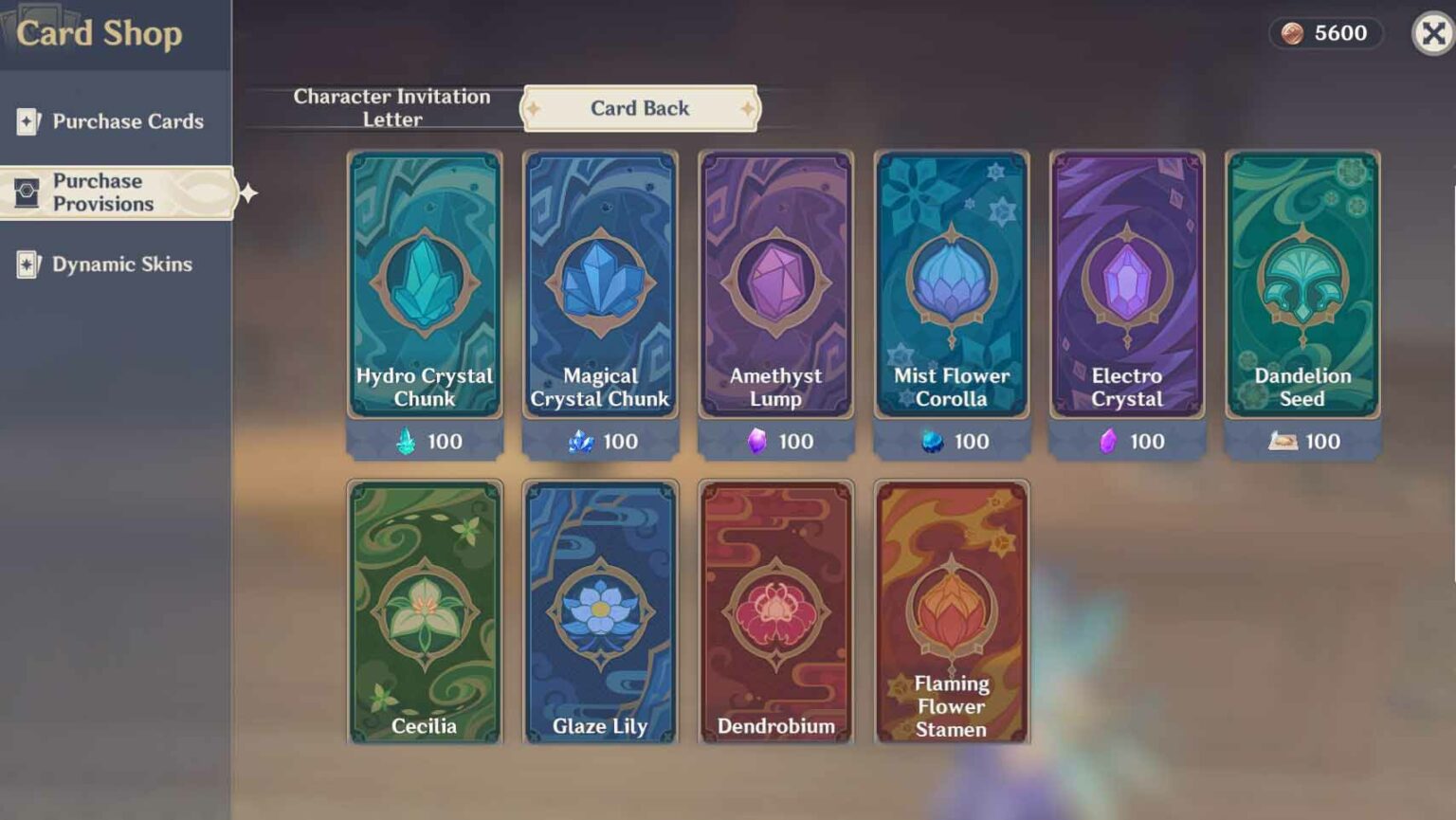Click the gem icon on Amethyst Lump price tag

pos(755,441)
